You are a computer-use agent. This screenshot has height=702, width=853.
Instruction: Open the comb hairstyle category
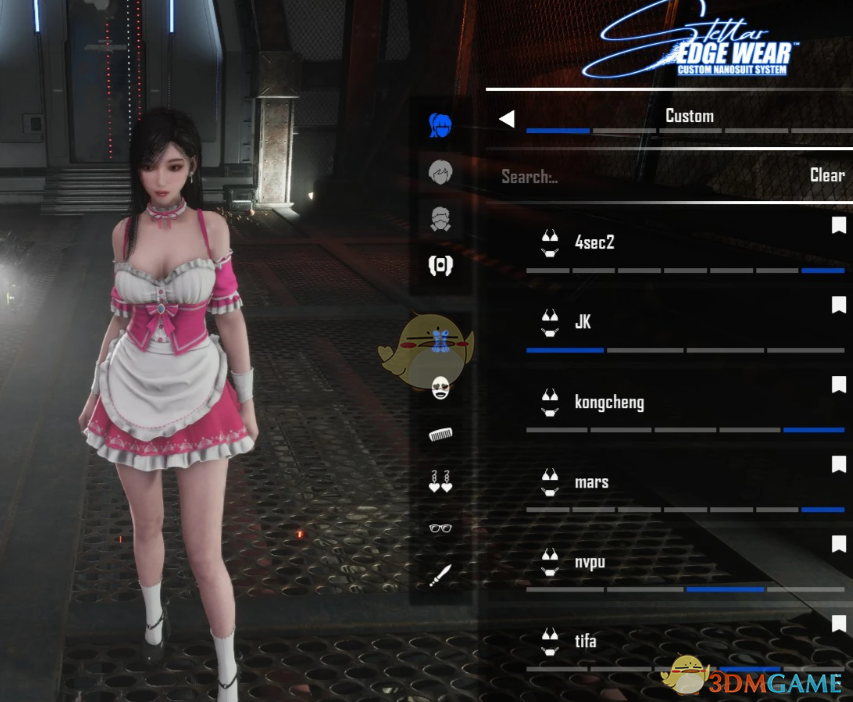(440, 435)
